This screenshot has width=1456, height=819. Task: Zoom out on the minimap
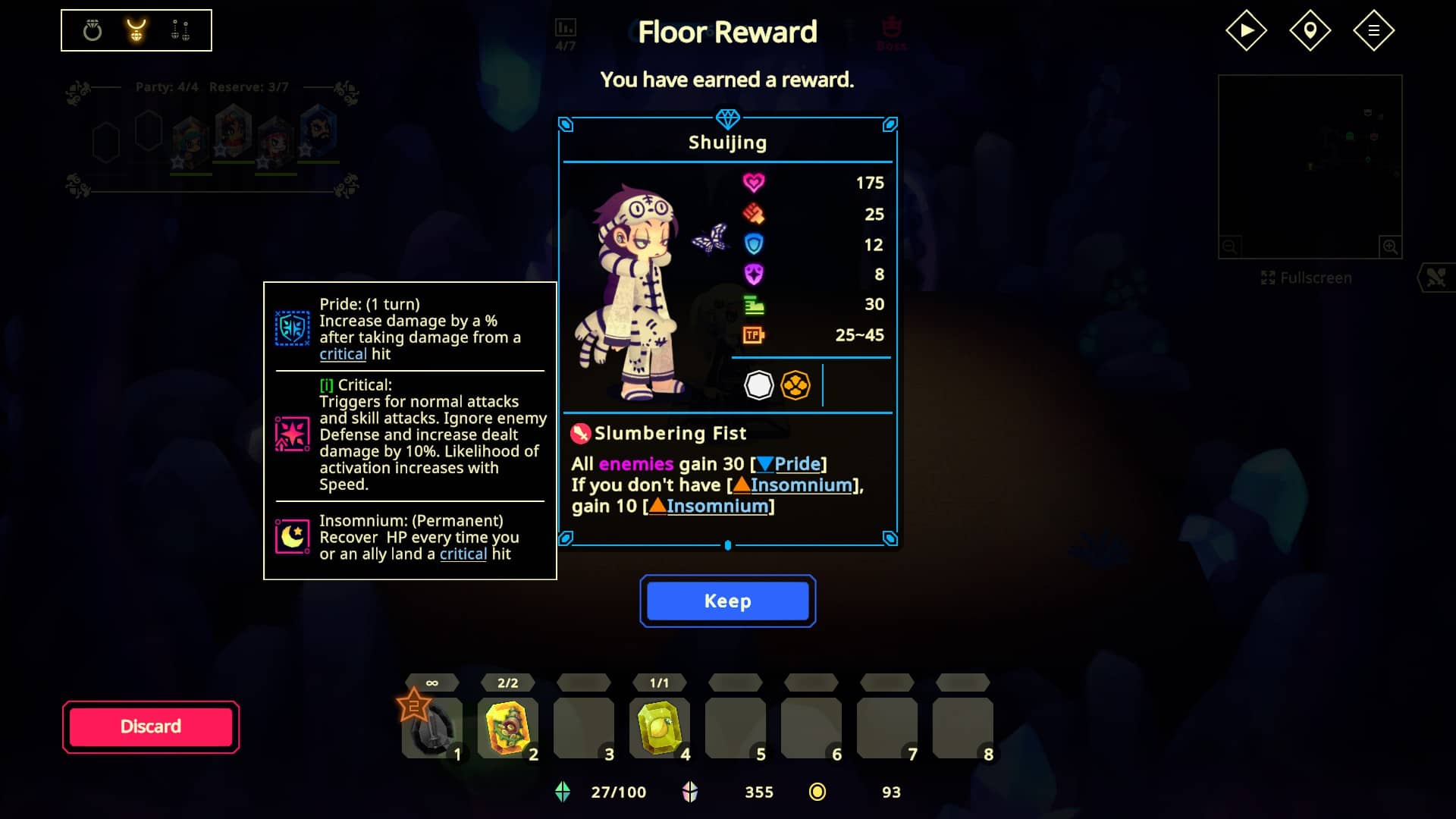[x=1230, y=246]
